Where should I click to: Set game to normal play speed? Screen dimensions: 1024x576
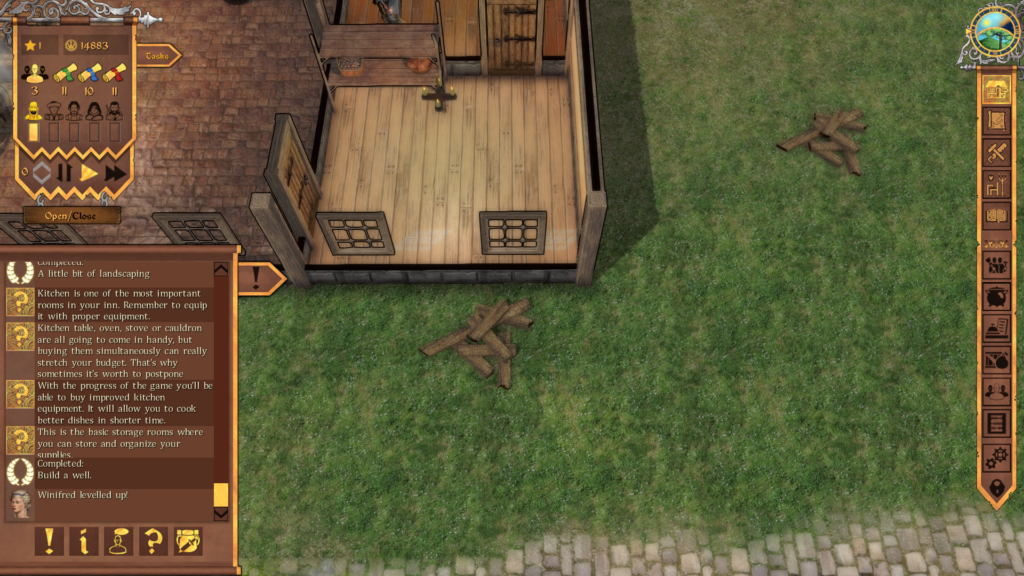pyautogui.click(x=89, y=172)
